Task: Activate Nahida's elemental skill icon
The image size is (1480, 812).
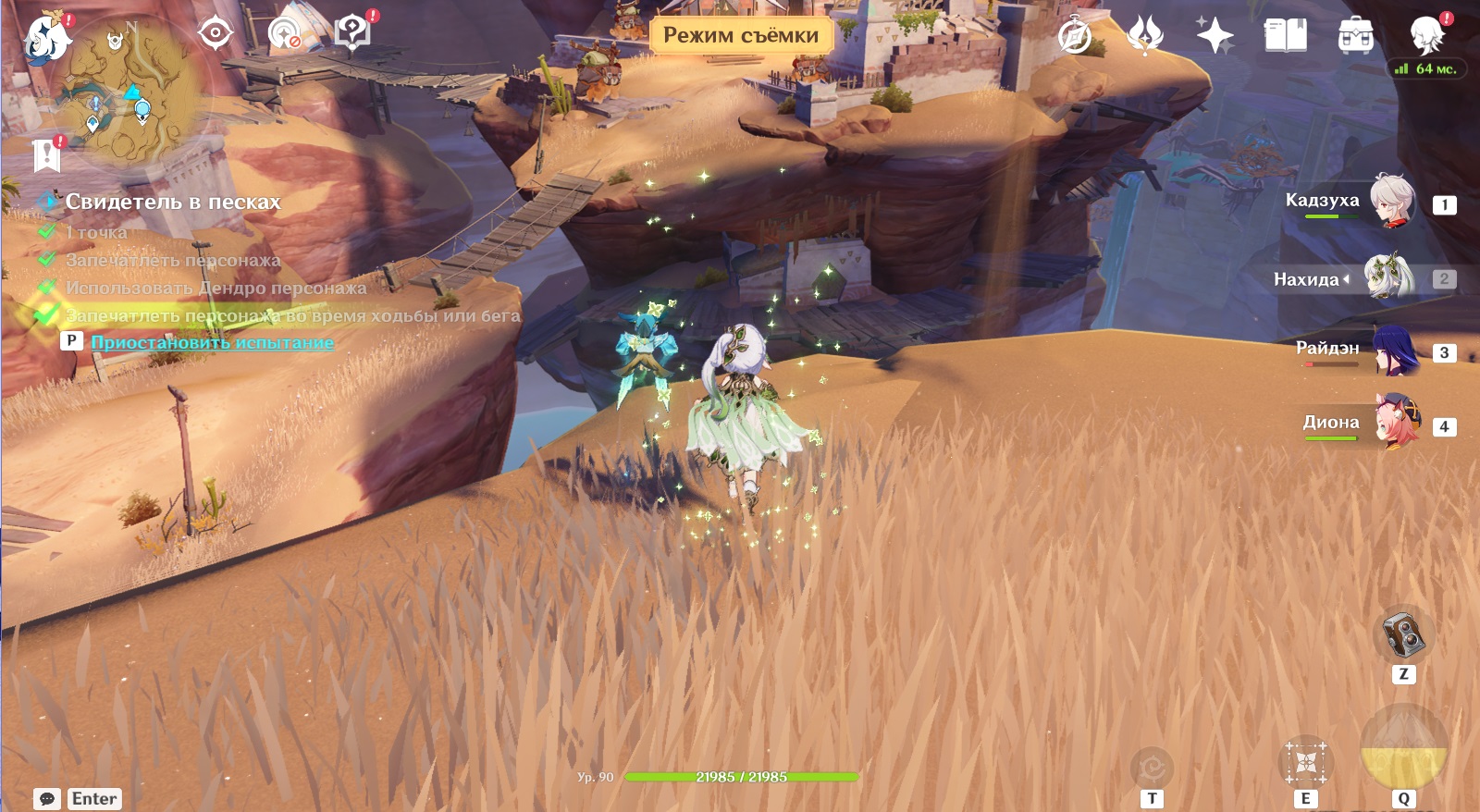Action: [x=1305, y=764]
